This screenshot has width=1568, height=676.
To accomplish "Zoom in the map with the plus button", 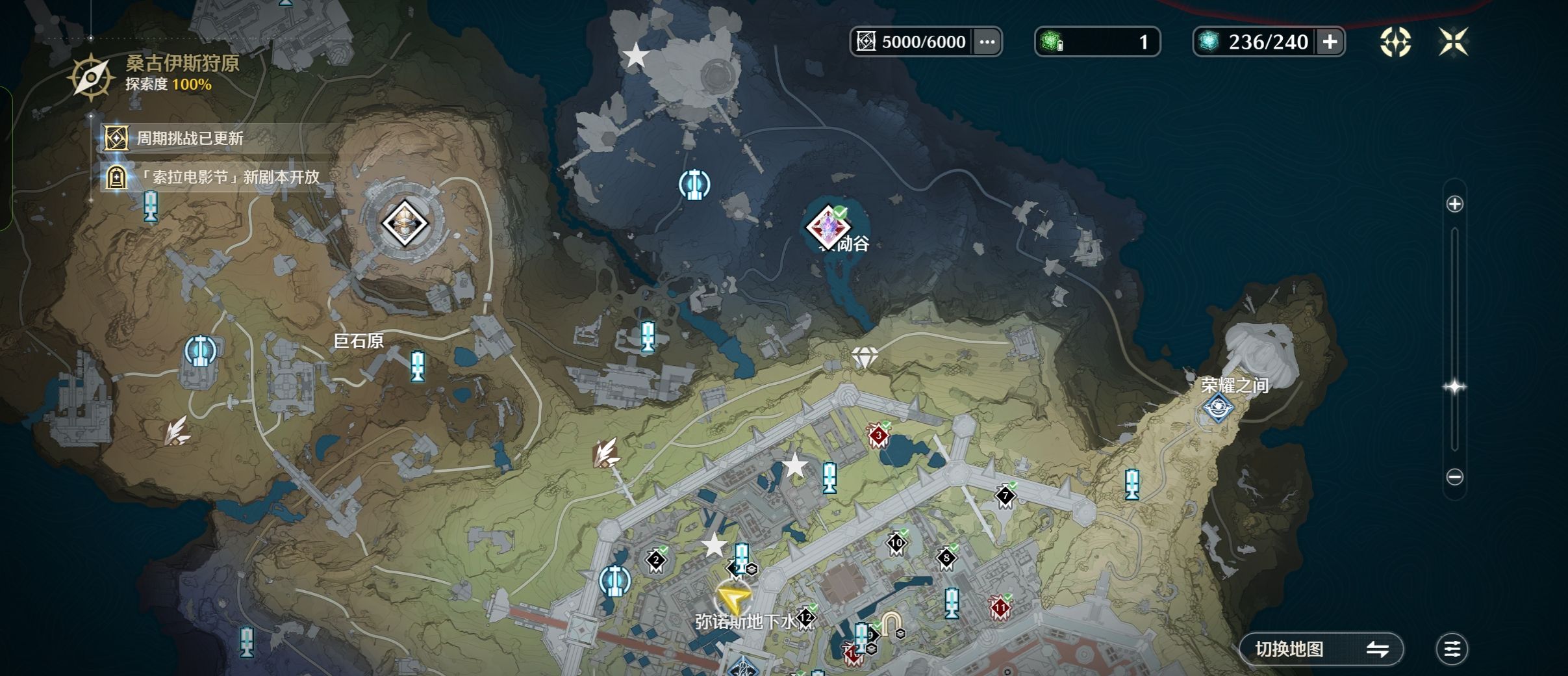I will 1455,204.
